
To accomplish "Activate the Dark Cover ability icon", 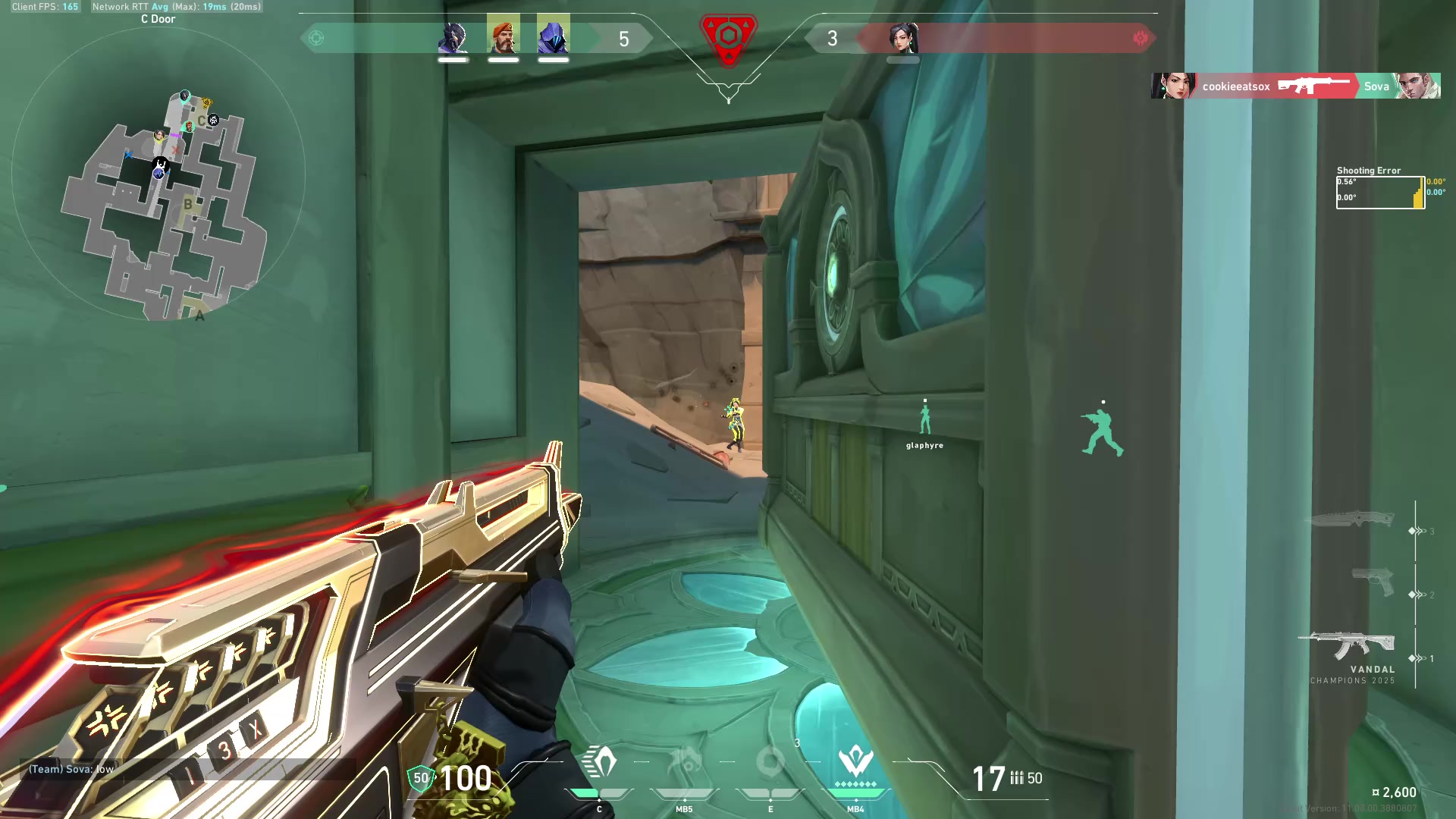I will [770, 763].
